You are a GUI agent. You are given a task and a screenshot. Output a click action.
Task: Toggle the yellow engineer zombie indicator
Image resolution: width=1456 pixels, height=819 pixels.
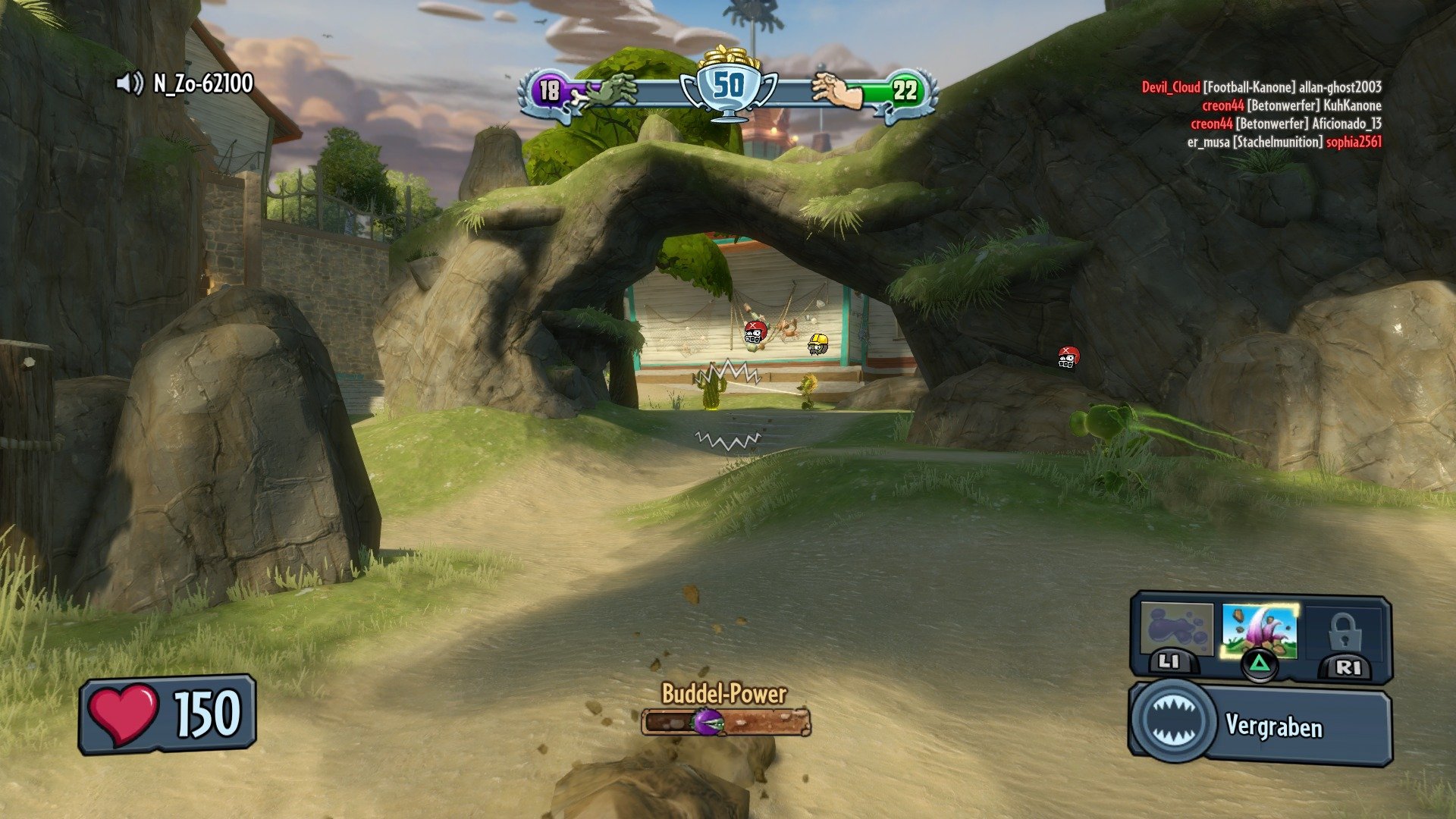817,346
